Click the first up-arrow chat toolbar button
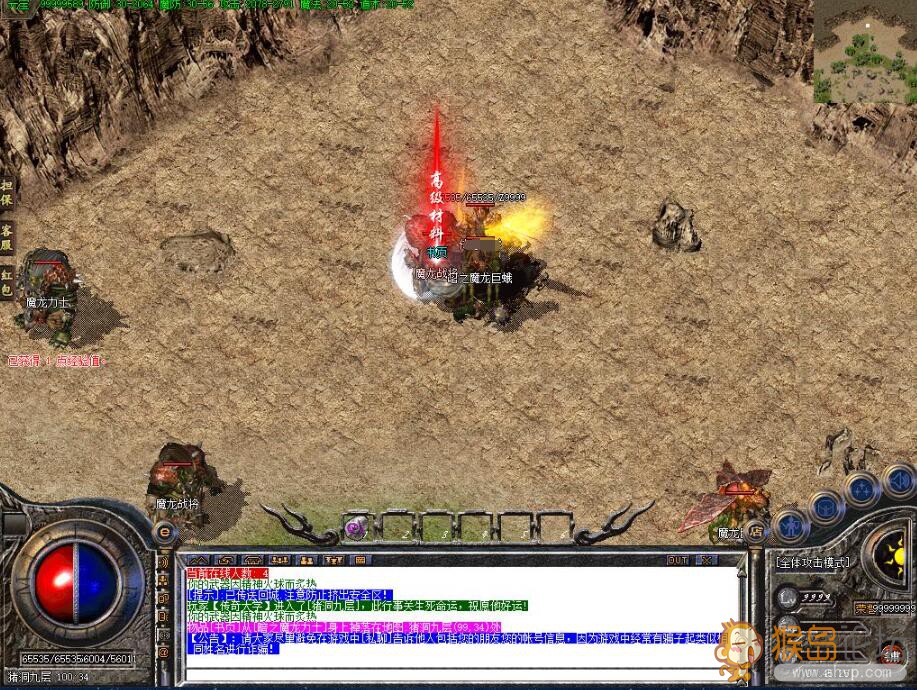Image resolution: width=917 pixels, height=690 pixels. coord(197,560)
